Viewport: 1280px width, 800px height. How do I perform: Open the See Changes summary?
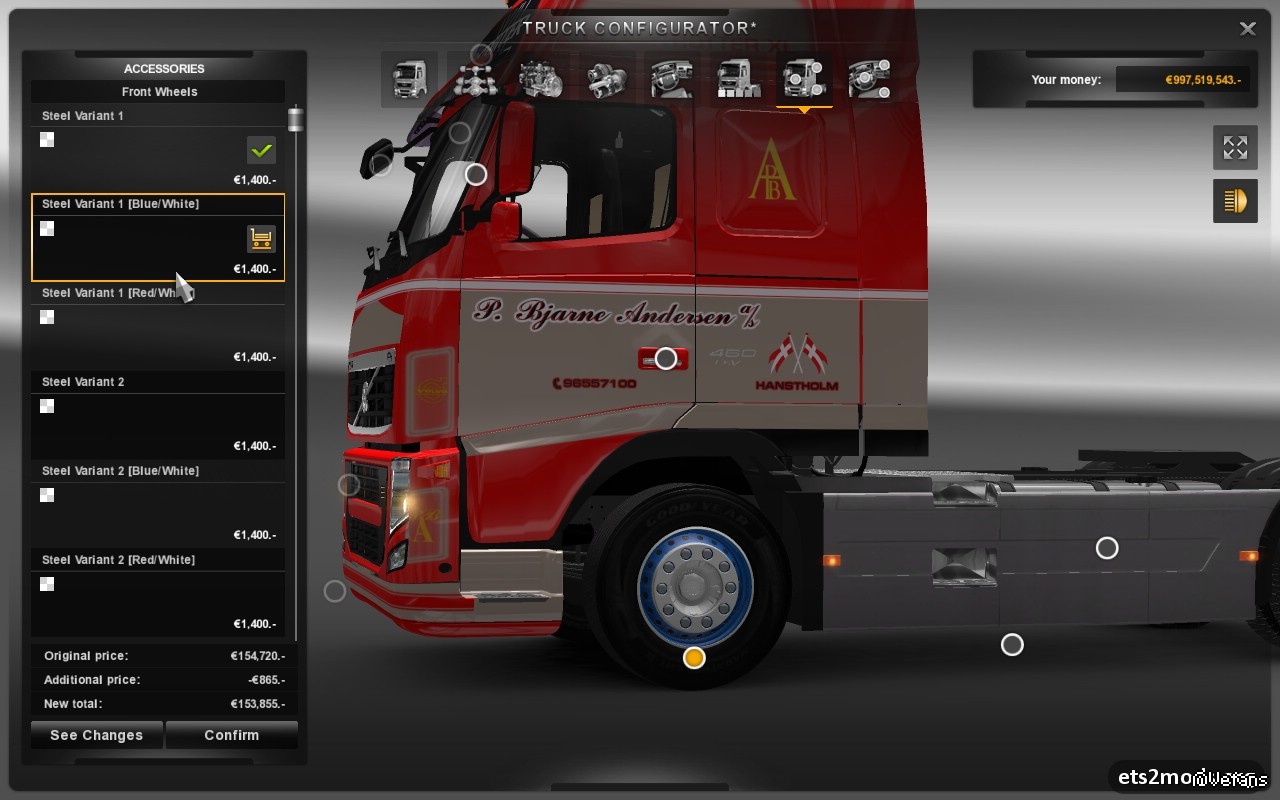click(x=97, y=735)
